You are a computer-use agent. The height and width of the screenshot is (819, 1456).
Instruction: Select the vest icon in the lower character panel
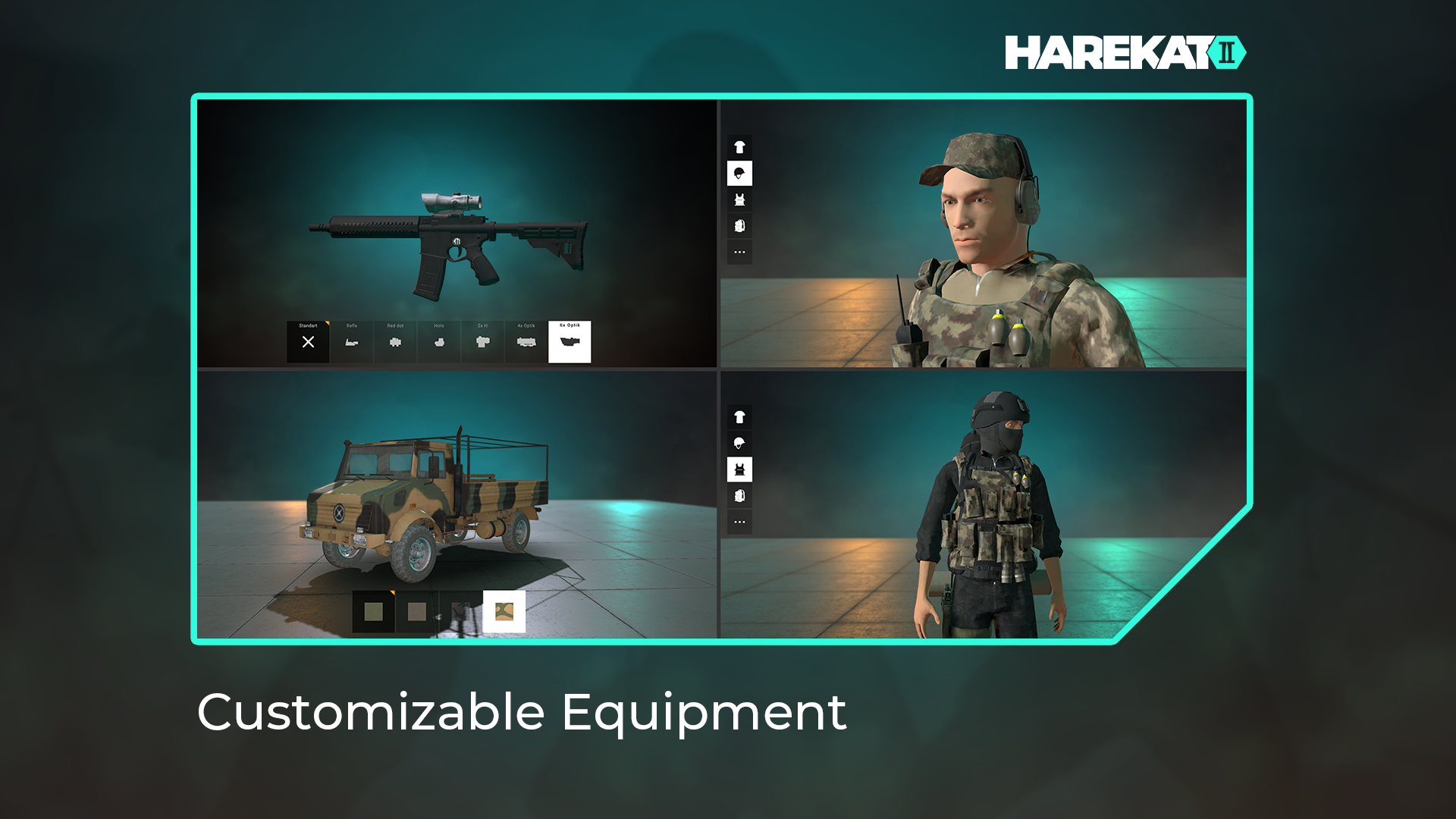click(739, 469)
